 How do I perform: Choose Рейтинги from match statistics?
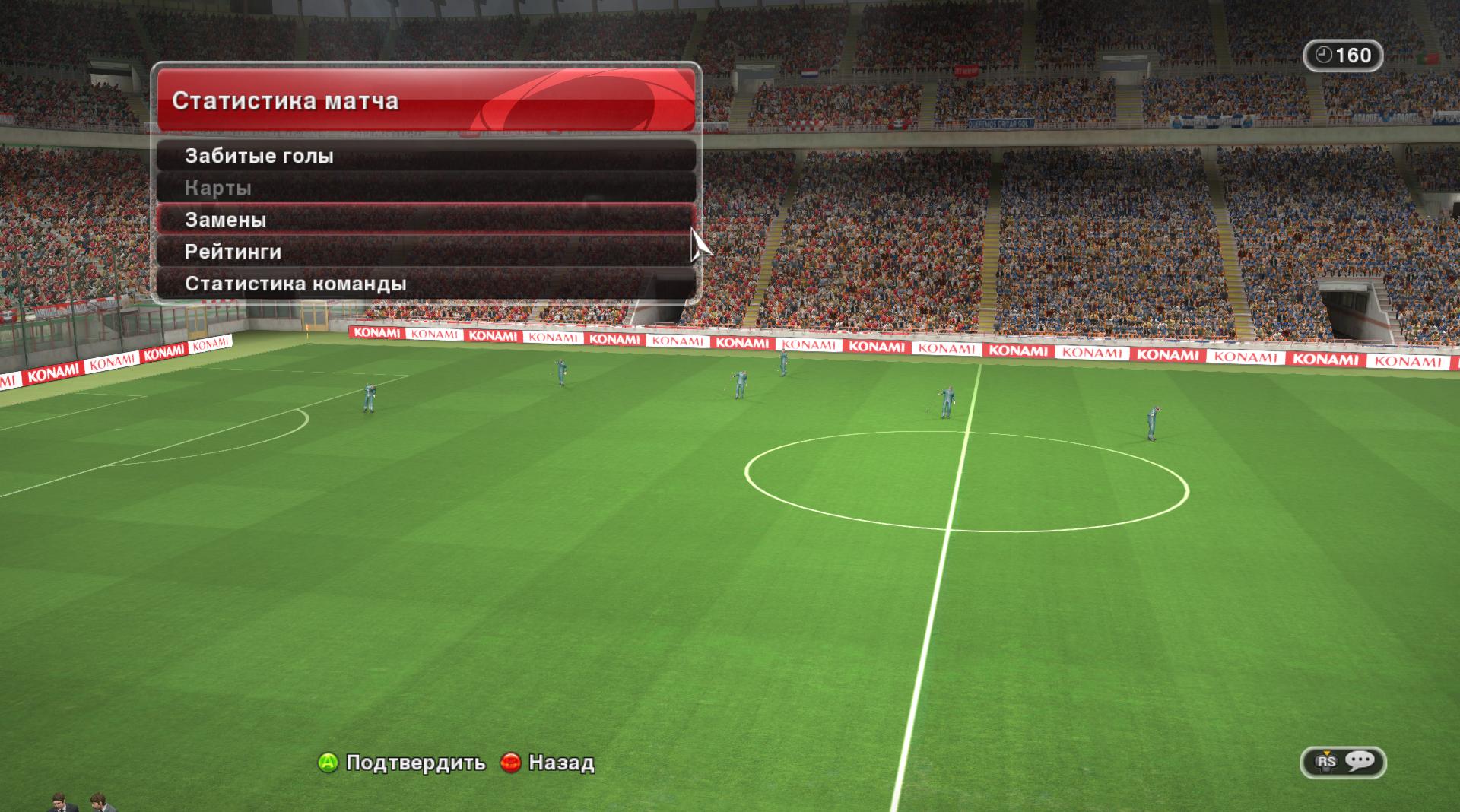[426, 252]
